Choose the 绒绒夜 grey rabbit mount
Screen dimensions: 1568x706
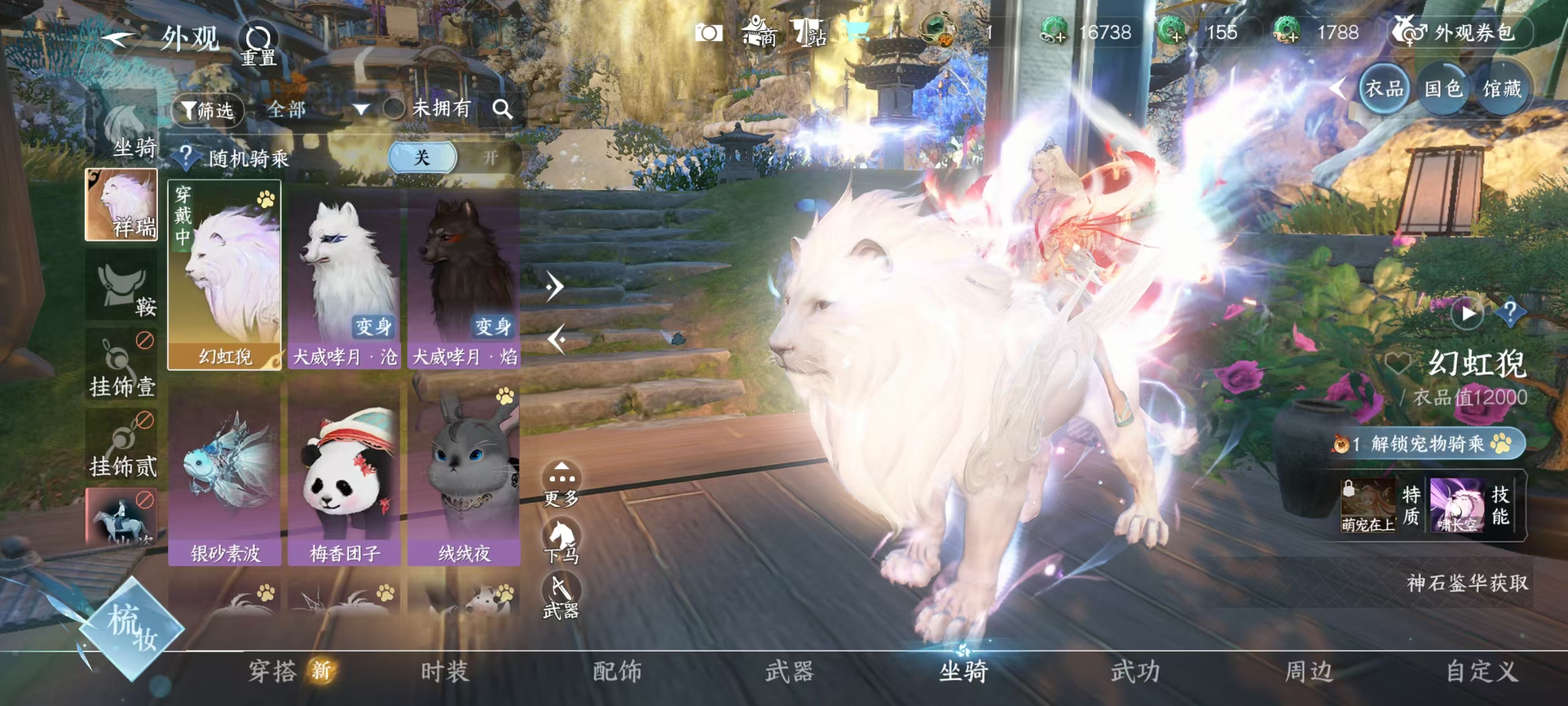tap(464, 475)
